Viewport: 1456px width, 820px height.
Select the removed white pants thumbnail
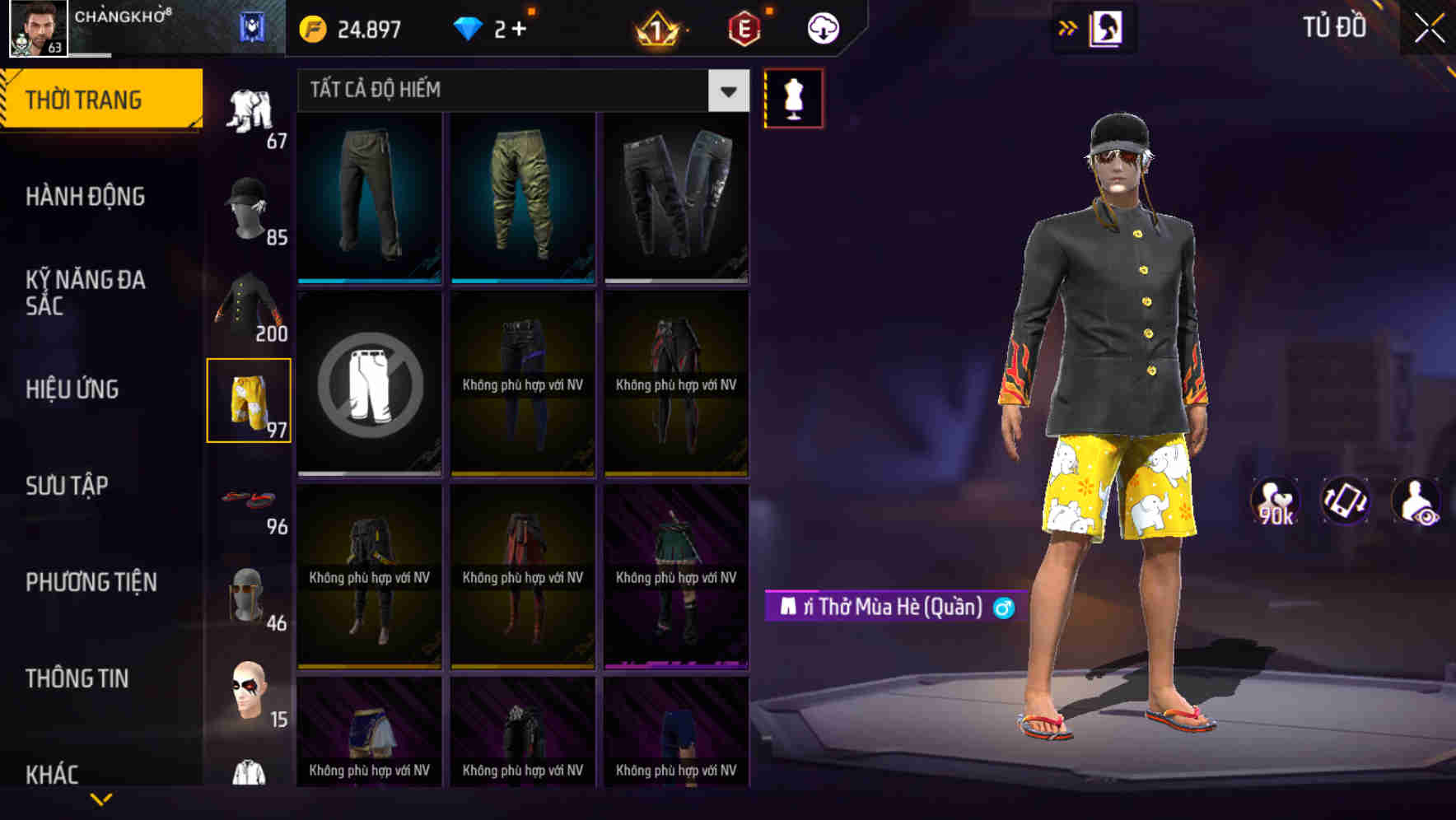pyautogui.click(x=369, y=385)
